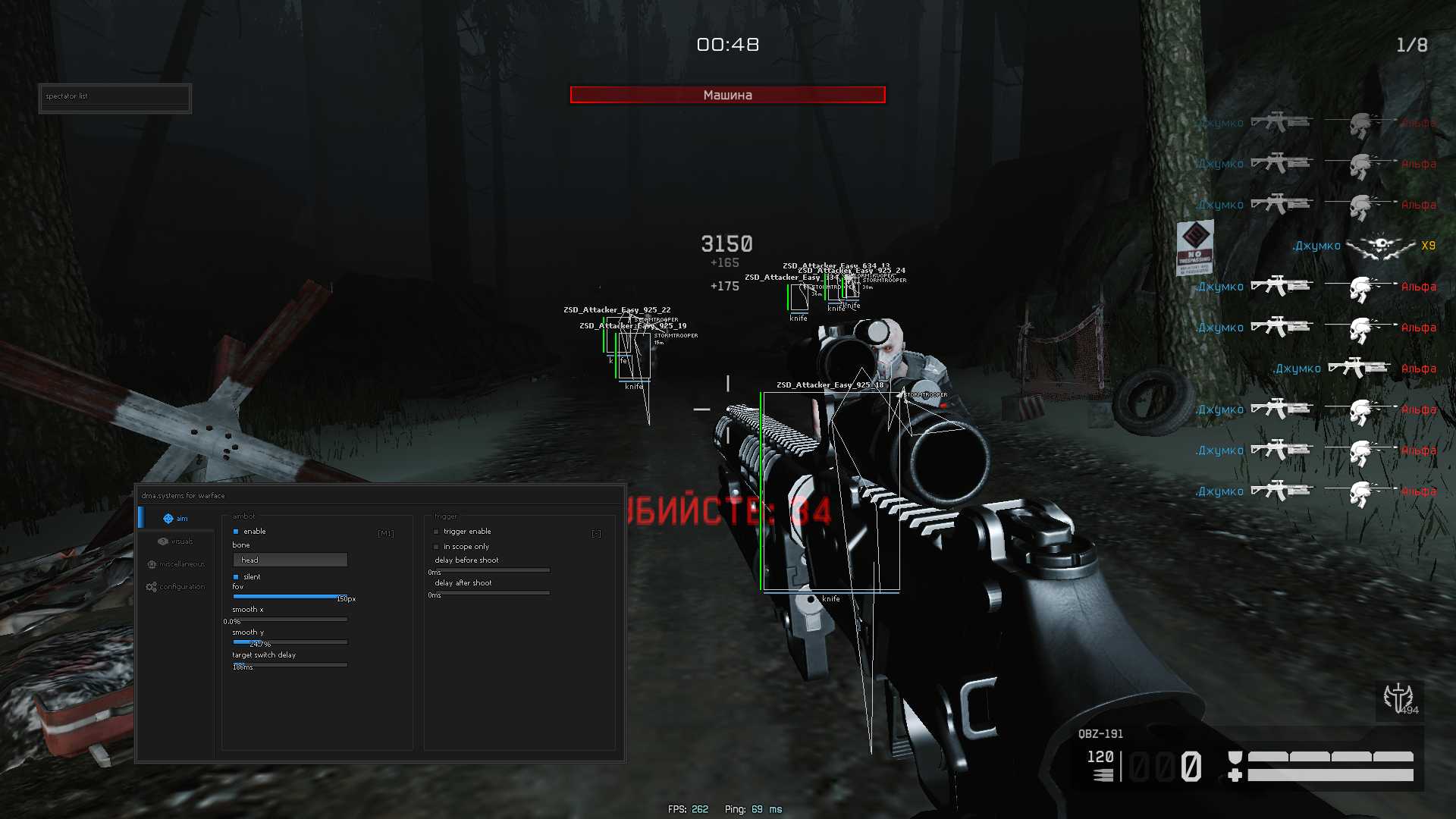The width and height of the screenshot is (1456, 819).
Task: Click the [M1] aimbot keybind button
Action: [386, 532]
